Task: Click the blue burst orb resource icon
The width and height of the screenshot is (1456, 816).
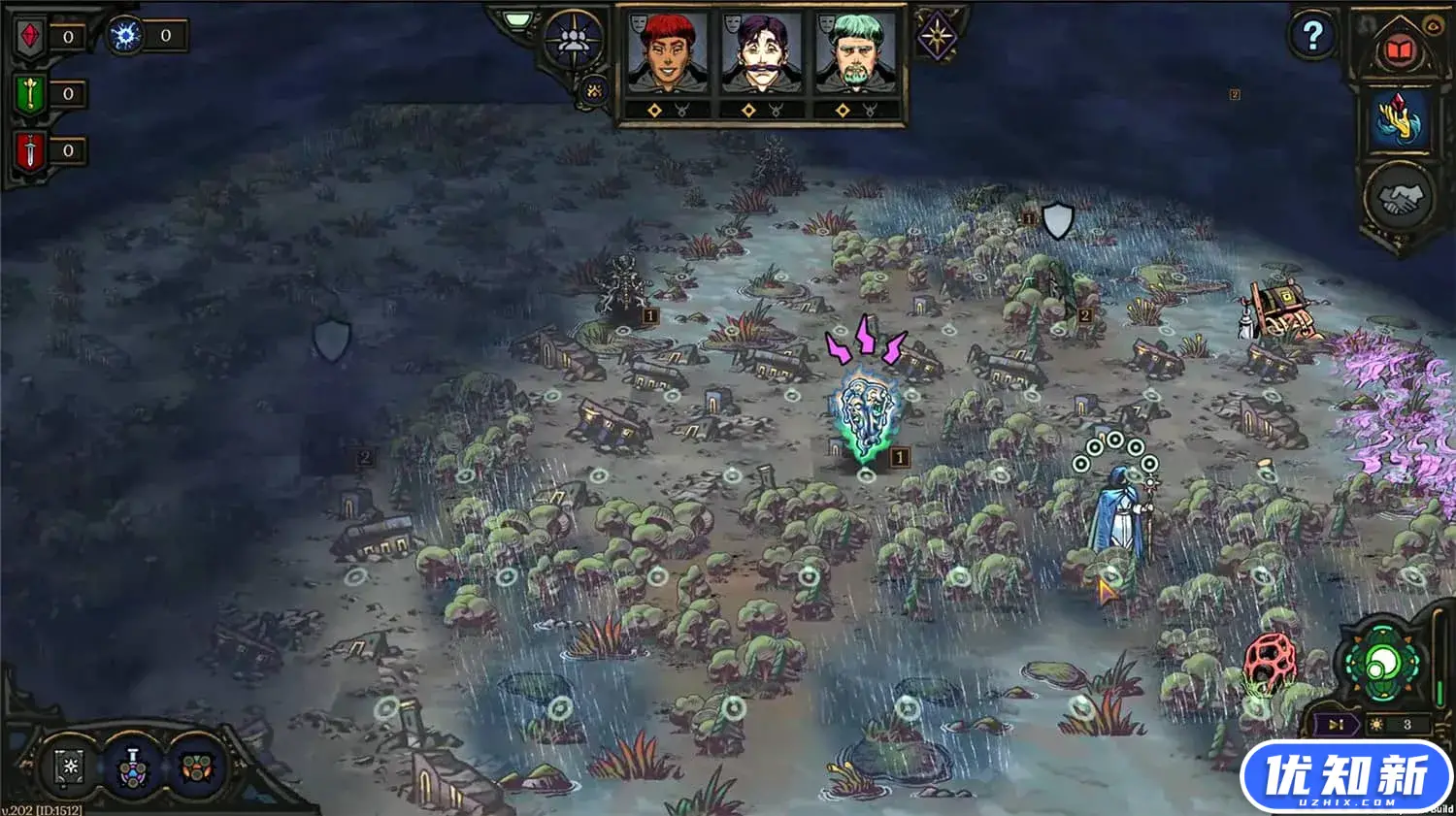Action: tap(125, 36)
